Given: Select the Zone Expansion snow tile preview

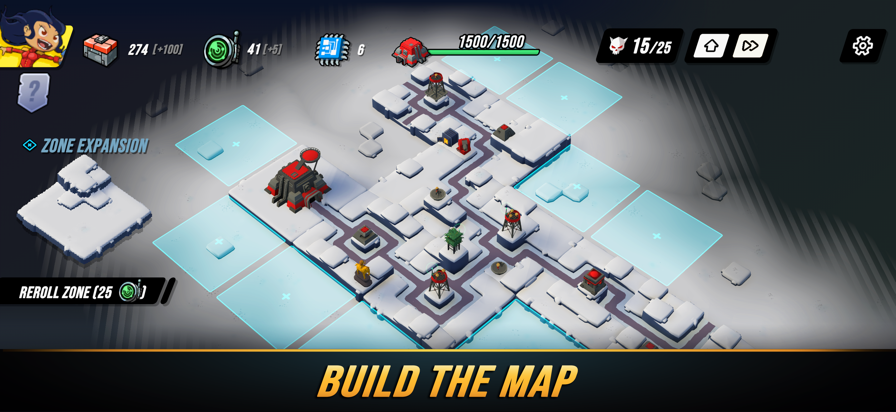Looking at the screenshot, I should 84,209.
